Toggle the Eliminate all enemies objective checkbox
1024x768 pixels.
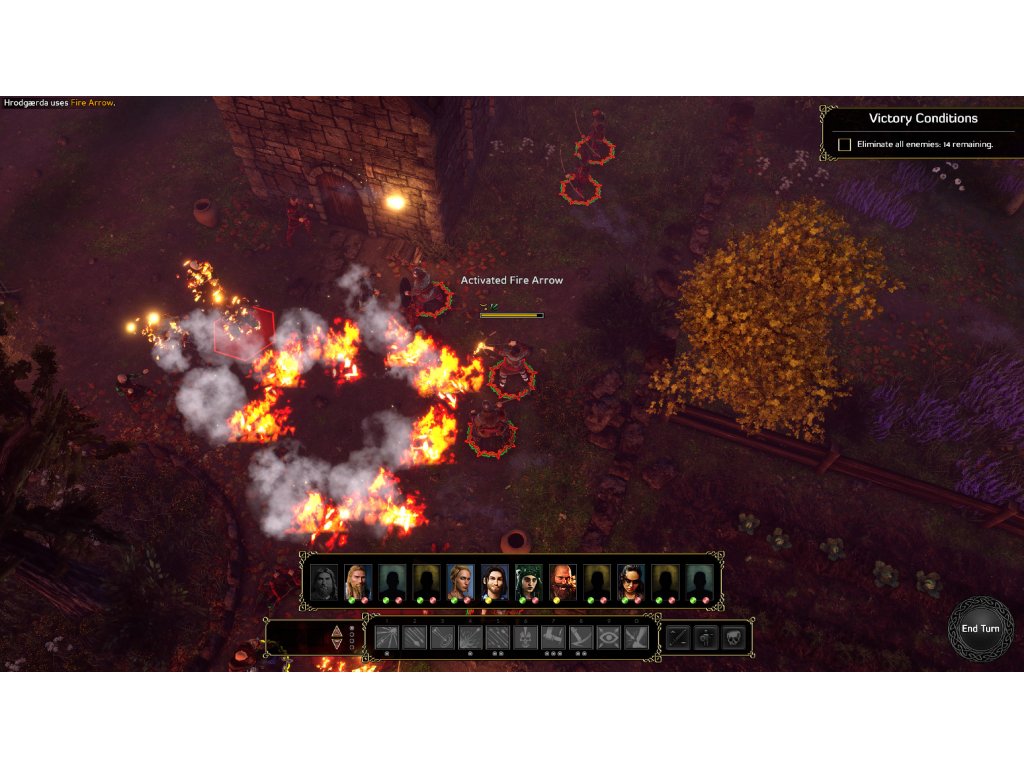coord(844,145)
